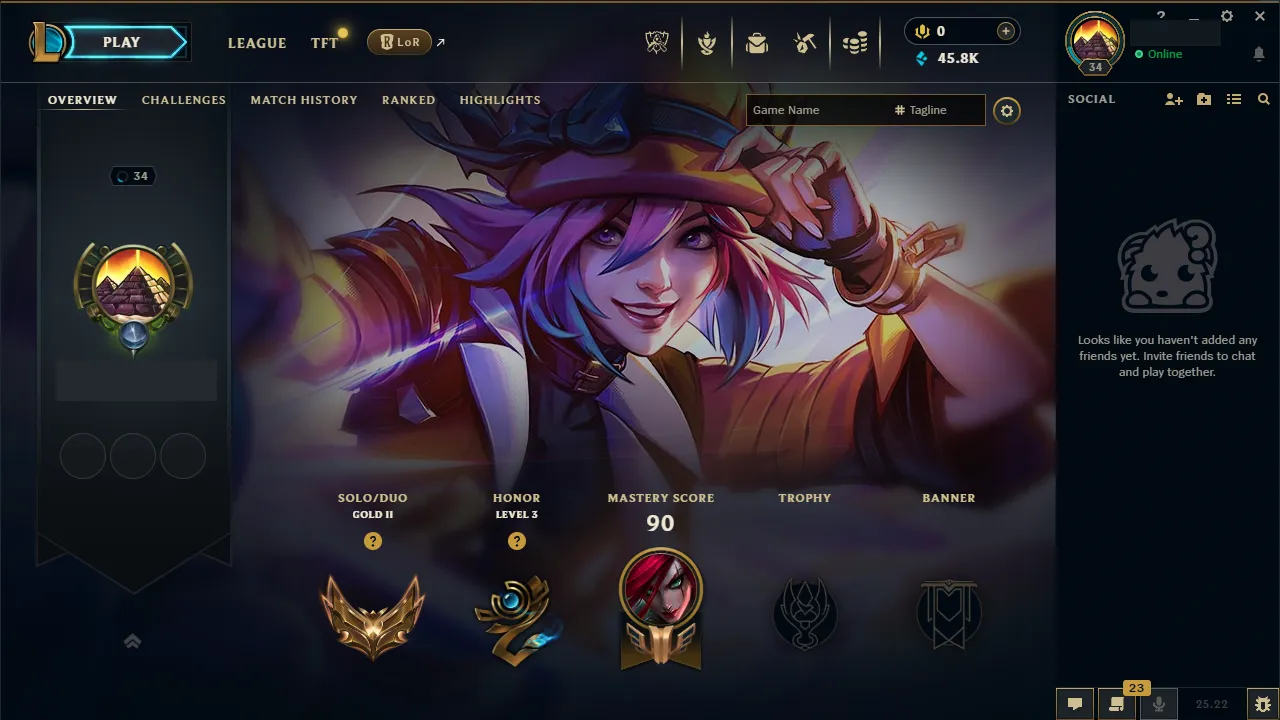
Task: Open the Store via the coins icon
Action: 857,42
